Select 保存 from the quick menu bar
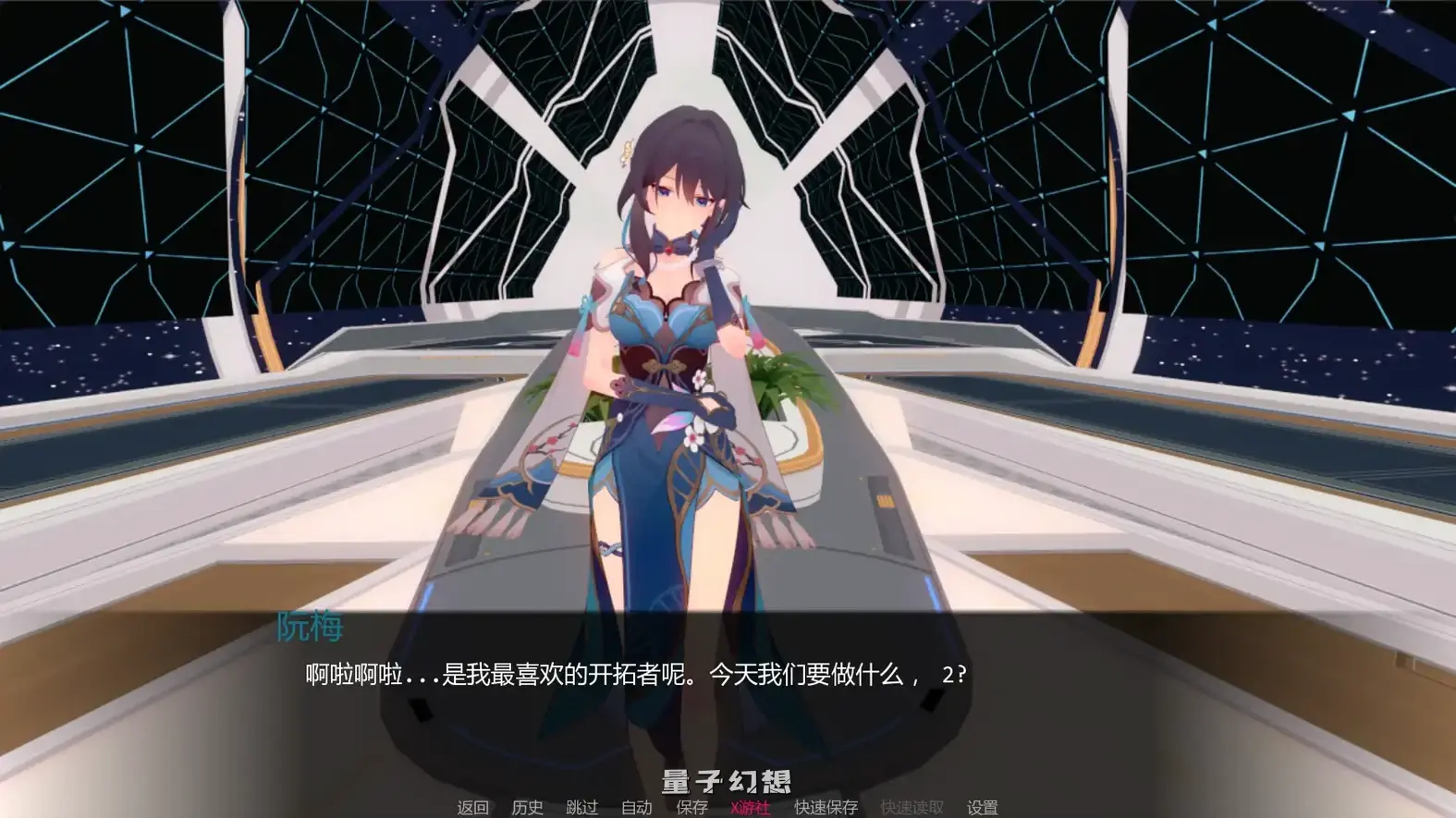This screenshot has width=1456, height=818. point(691,807)
